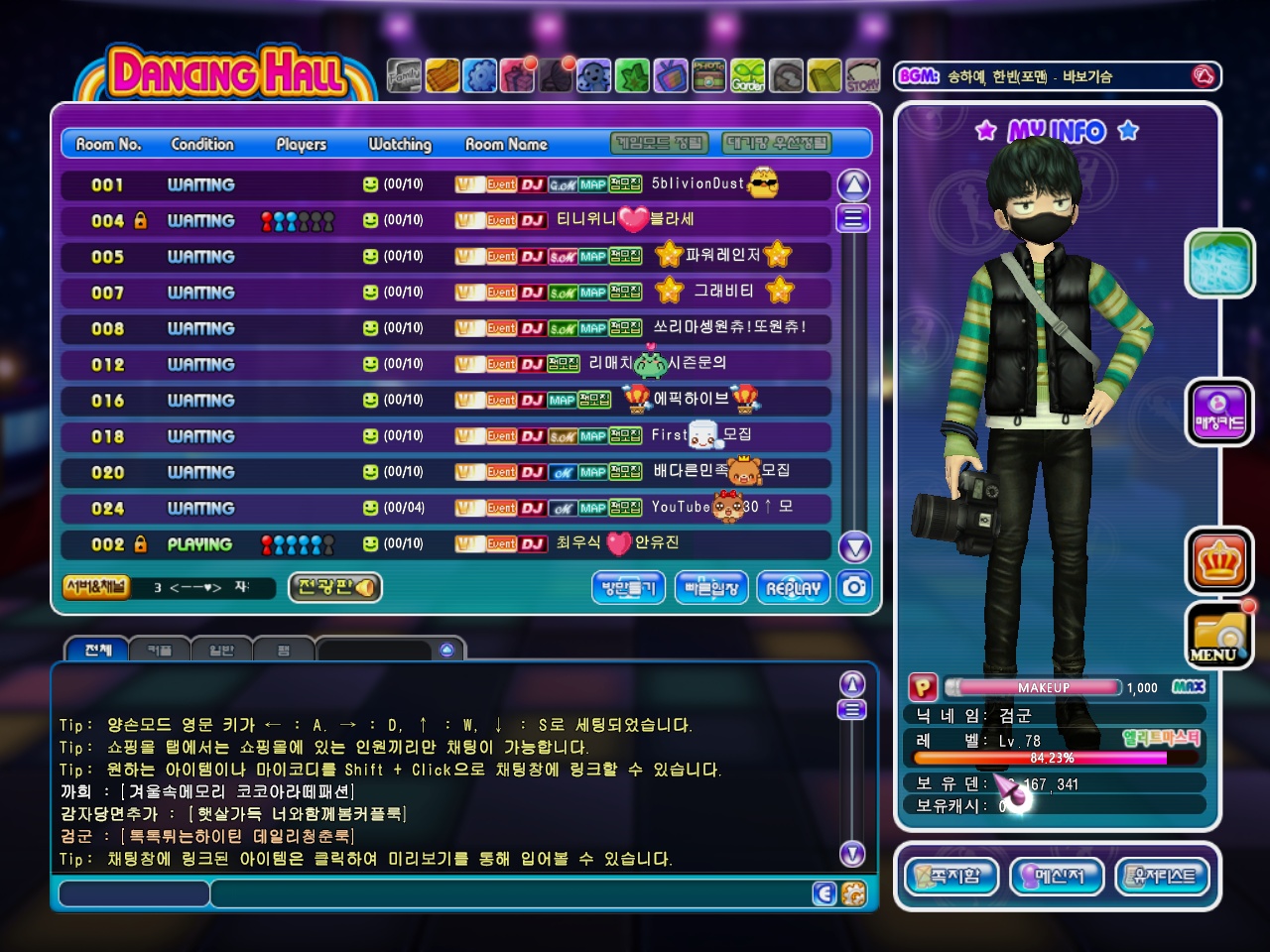Image resolution: width=1270 pixels, height=952 pixels.
Task: Open the 서버&채널 server and channel selector
Action: pyautogui.click(x=95, y=586)
